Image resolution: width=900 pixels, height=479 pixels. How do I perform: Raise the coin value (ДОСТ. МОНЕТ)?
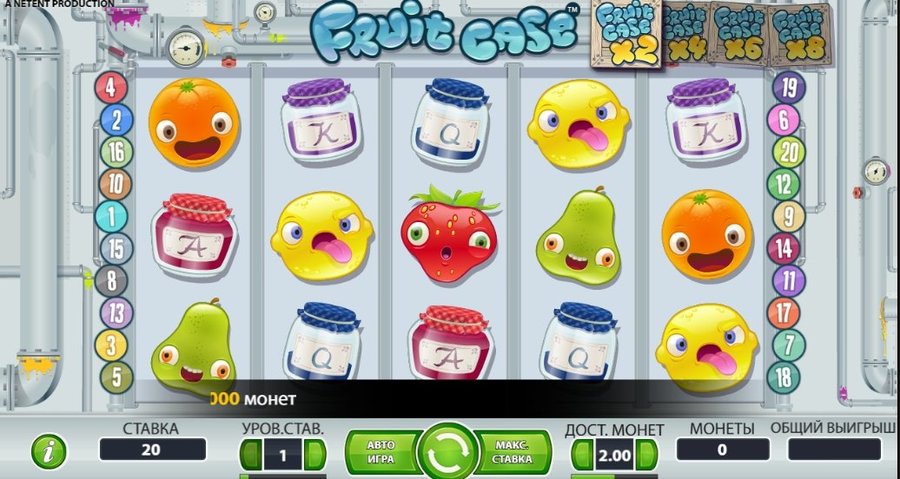click(x=646, y=455)
